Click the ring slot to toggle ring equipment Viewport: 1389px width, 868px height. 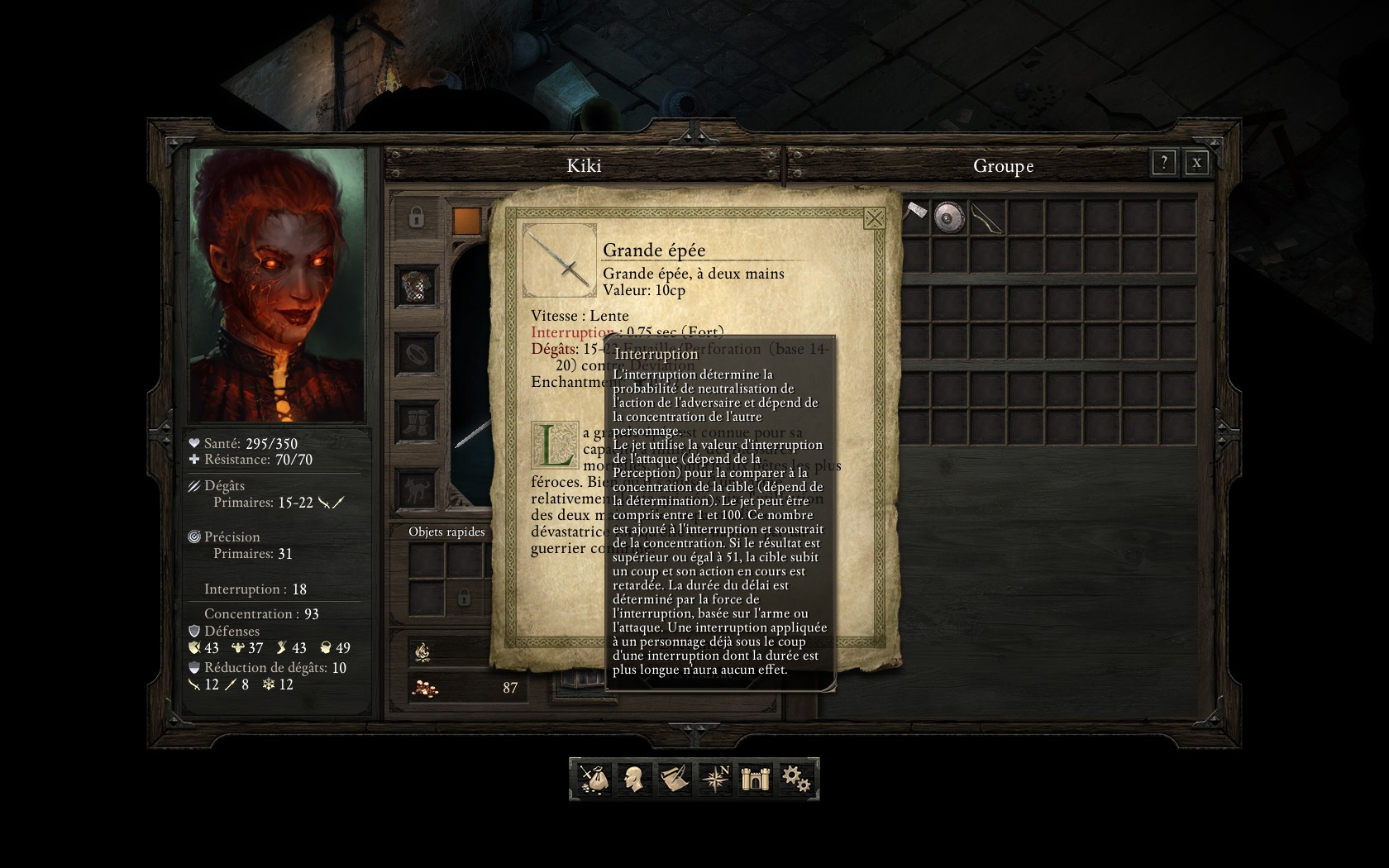[x=416, y=355]
